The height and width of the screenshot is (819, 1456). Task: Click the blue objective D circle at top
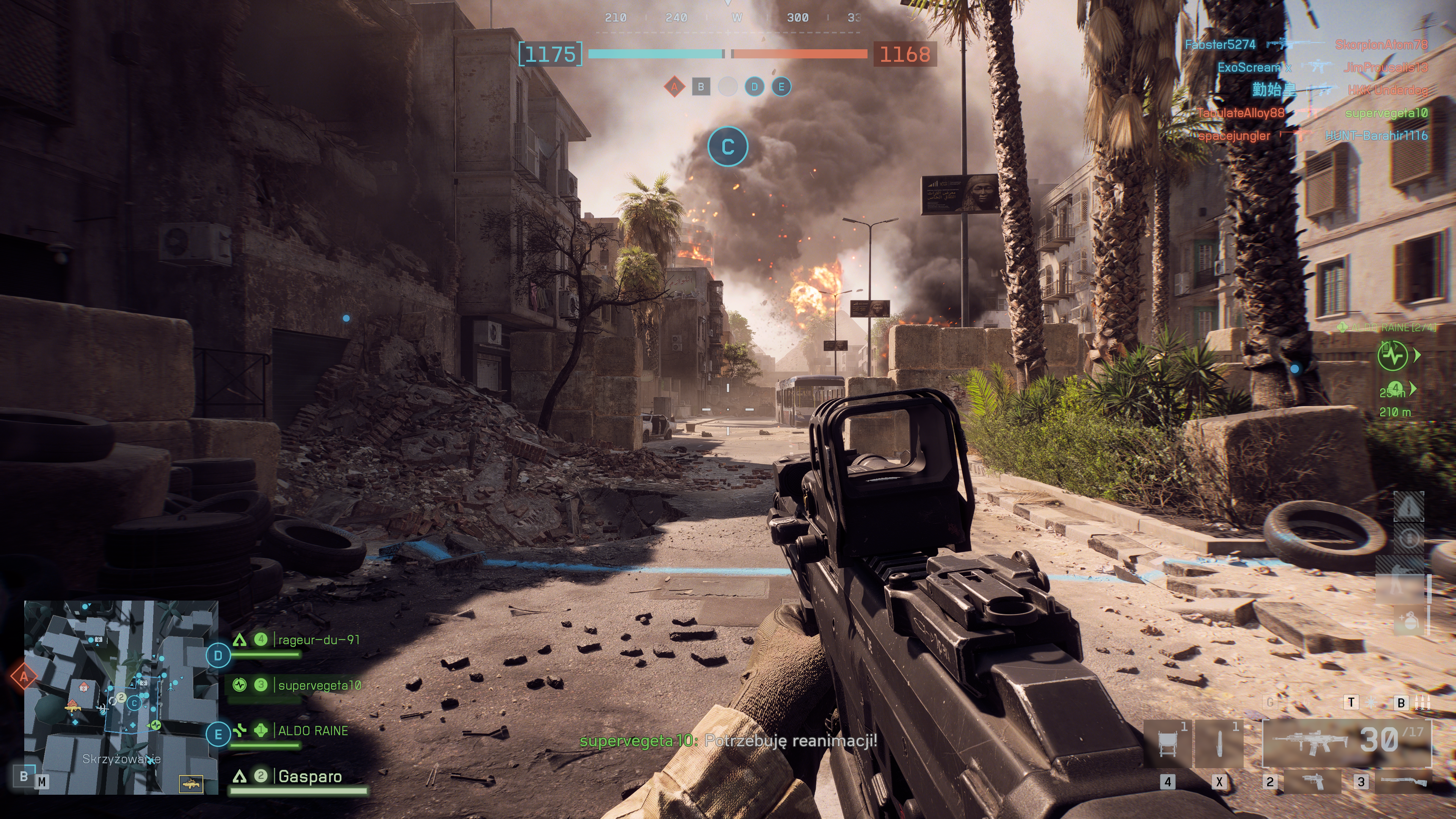754,87
